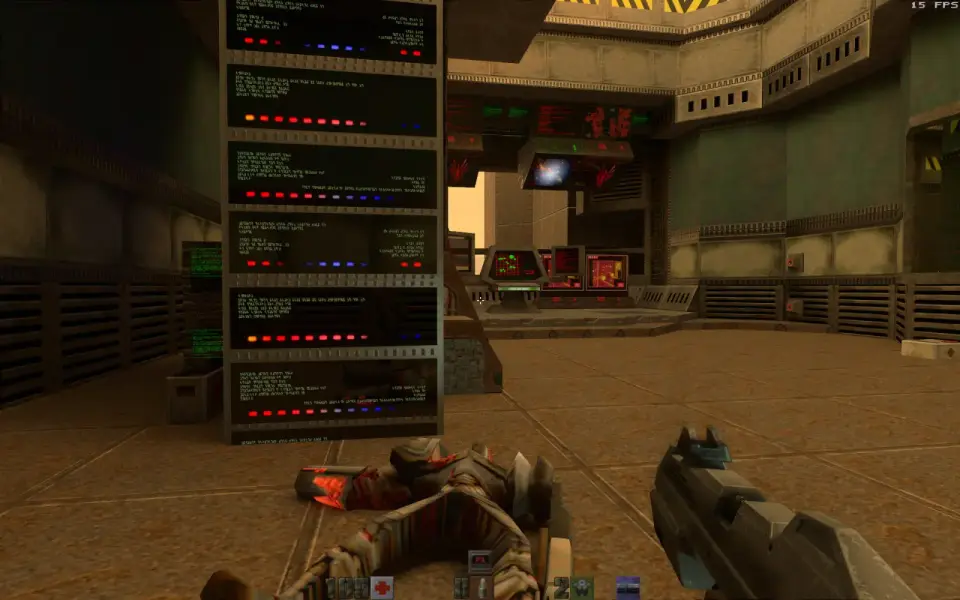The image size is (960, 600).
Task: Click the red-screen pickup icon above ammo
Action: [481, 561]
